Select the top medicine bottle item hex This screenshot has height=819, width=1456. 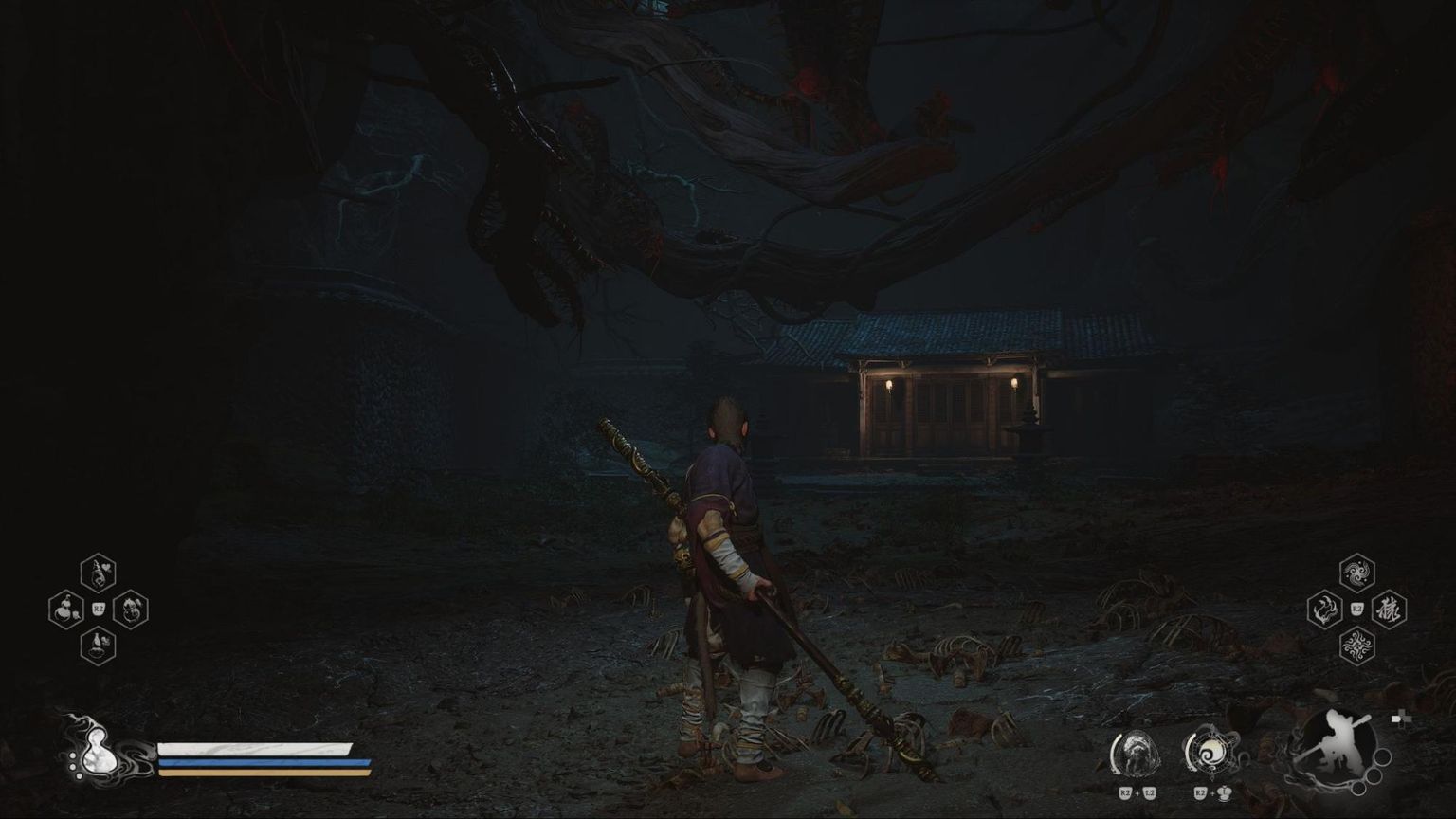point(98,572)
